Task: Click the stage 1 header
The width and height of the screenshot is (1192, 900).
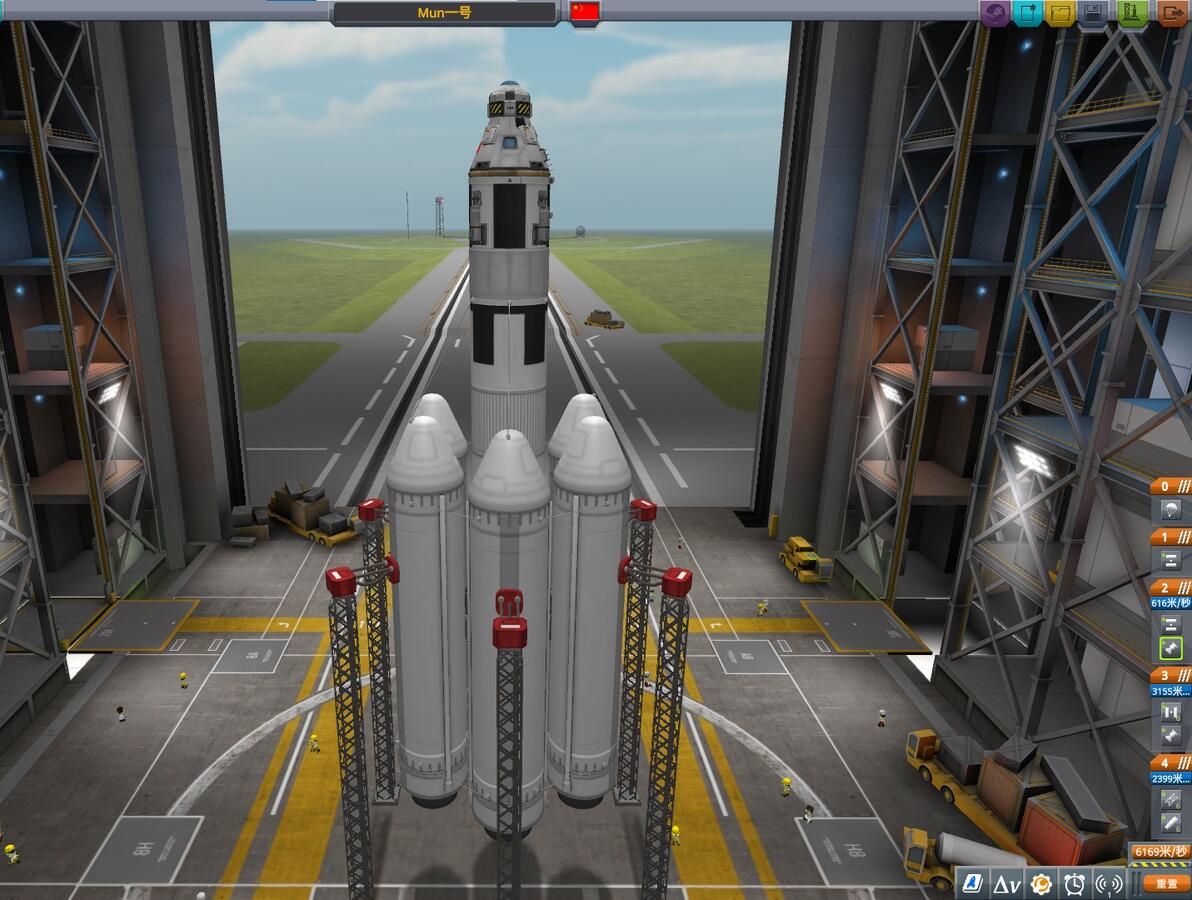Action: pyautogui.click(x=1170, y=537)
